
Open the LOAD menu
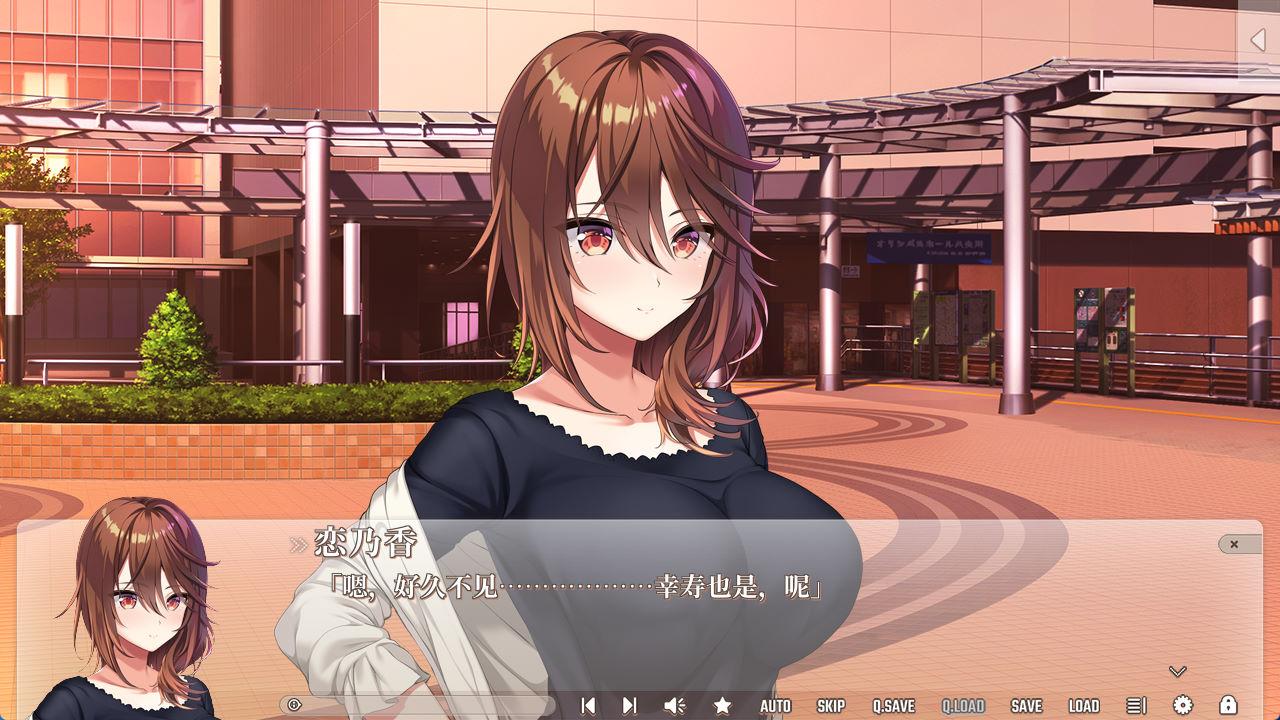tap(1084, 706)
